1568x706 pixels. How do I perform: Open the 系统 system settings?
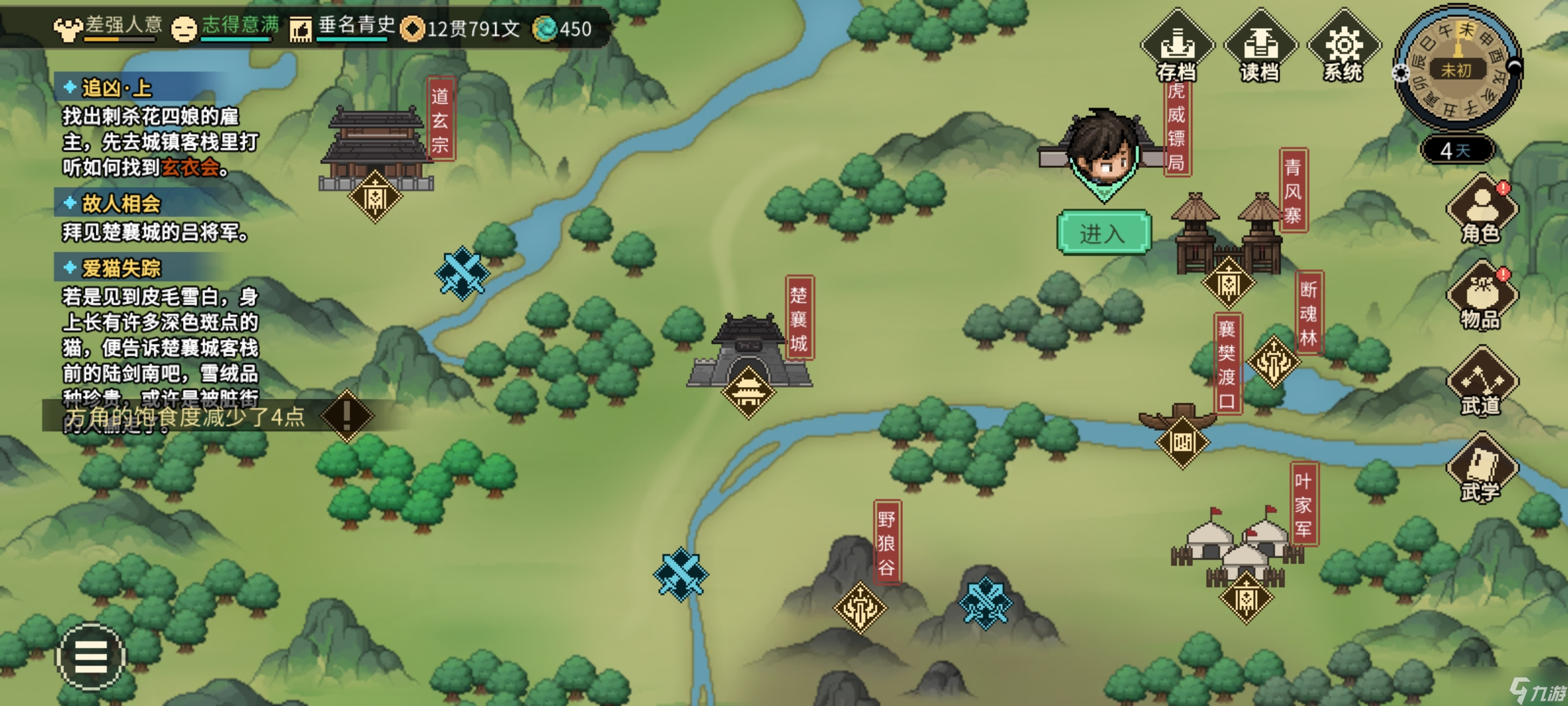(x=1343, y=47)
